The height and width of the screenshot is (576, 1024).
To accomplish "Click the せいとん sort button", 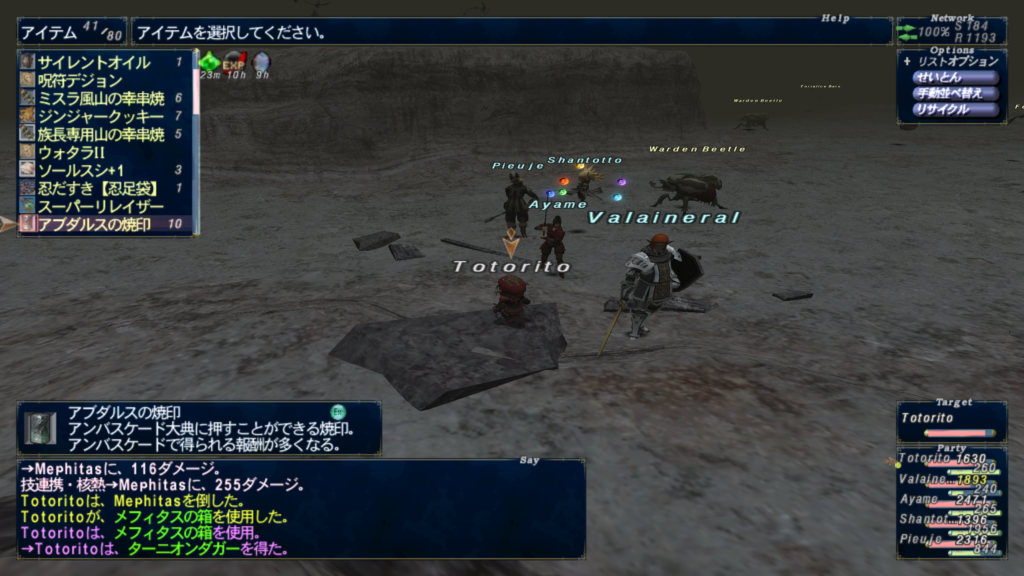I will pyautogui.click(x=955, y=77).
